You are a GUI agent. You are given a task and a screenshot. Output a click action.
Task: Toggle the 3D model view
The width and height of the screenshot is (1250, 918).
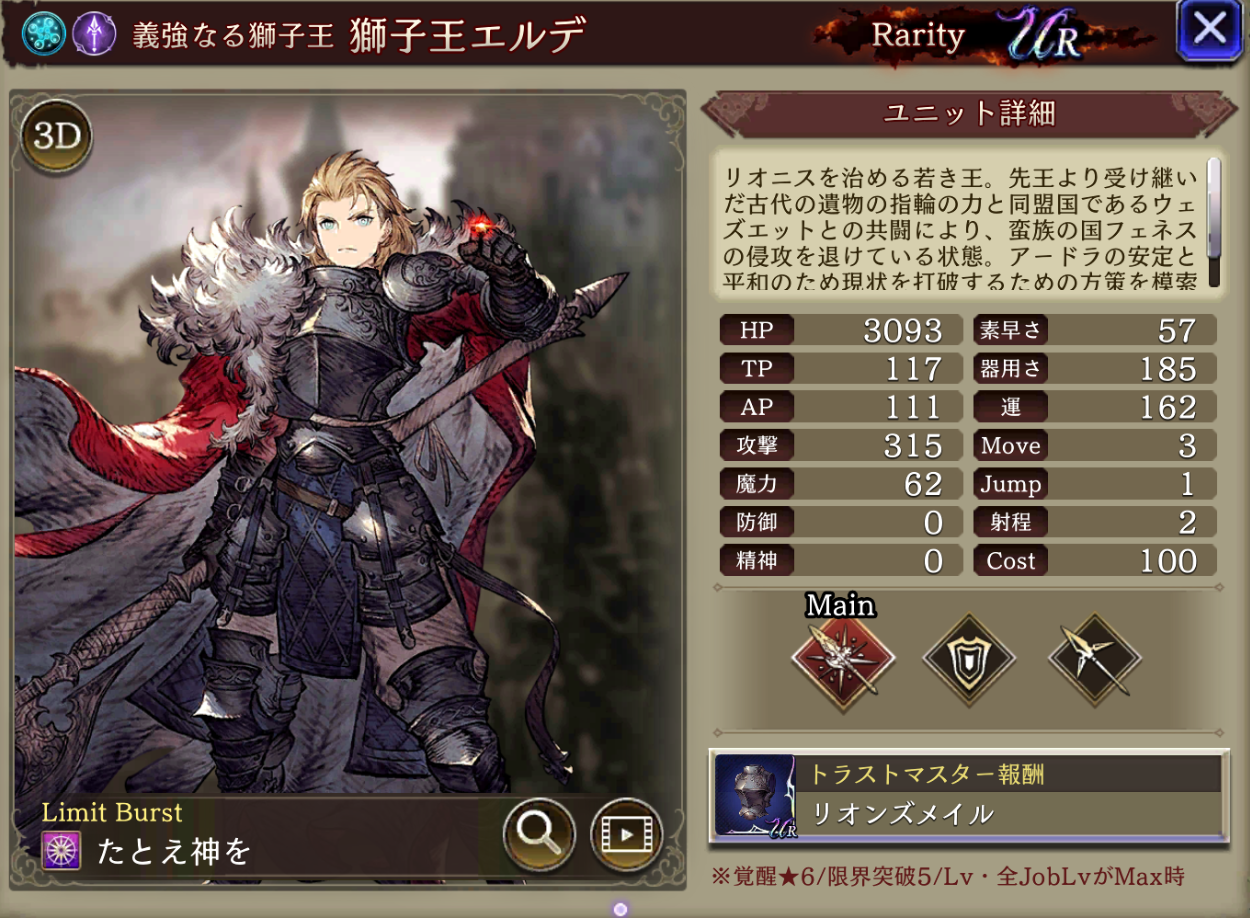56,138
